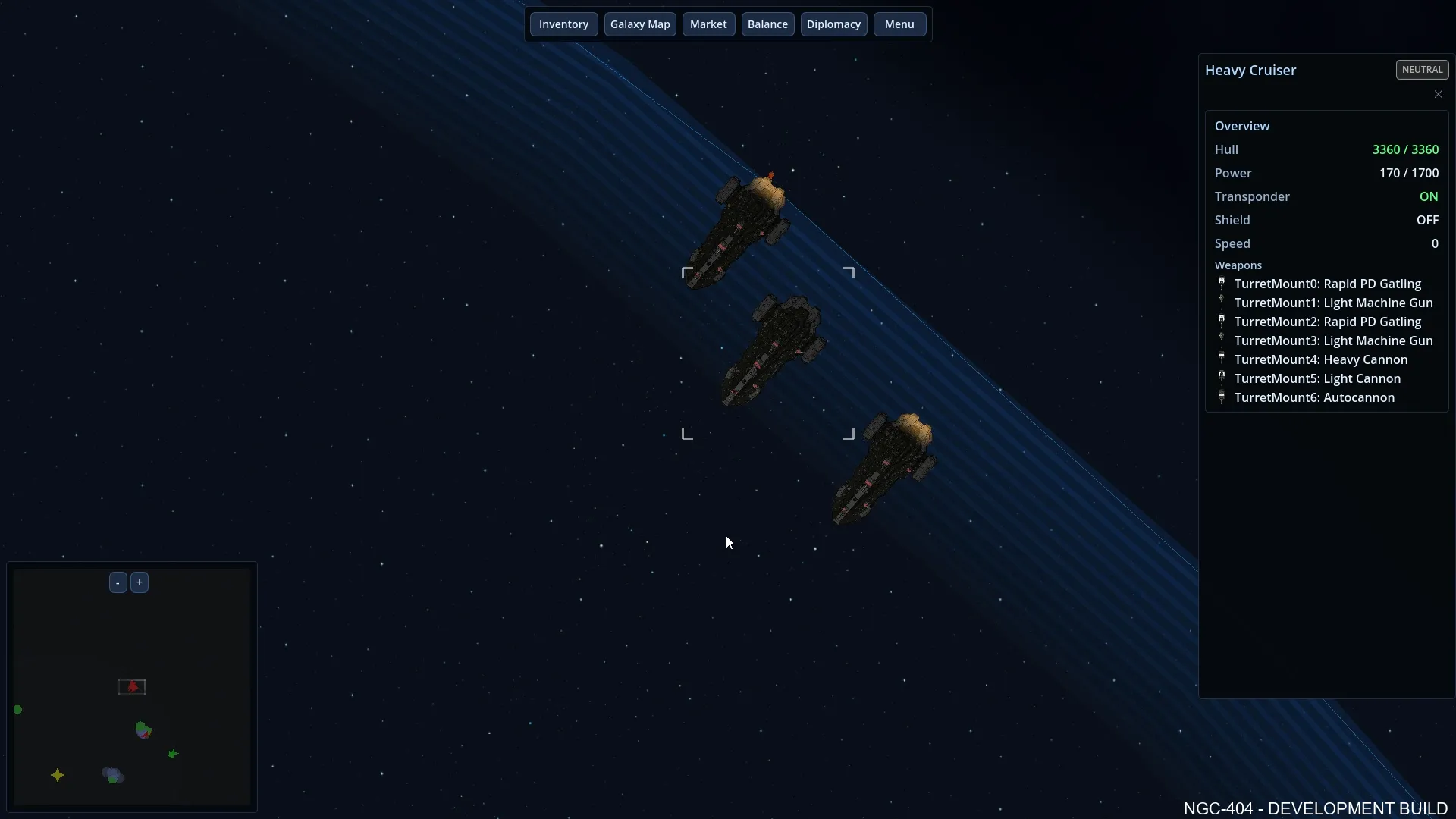
Task: Check the Balance panel
Action: (x=767, y=24)
